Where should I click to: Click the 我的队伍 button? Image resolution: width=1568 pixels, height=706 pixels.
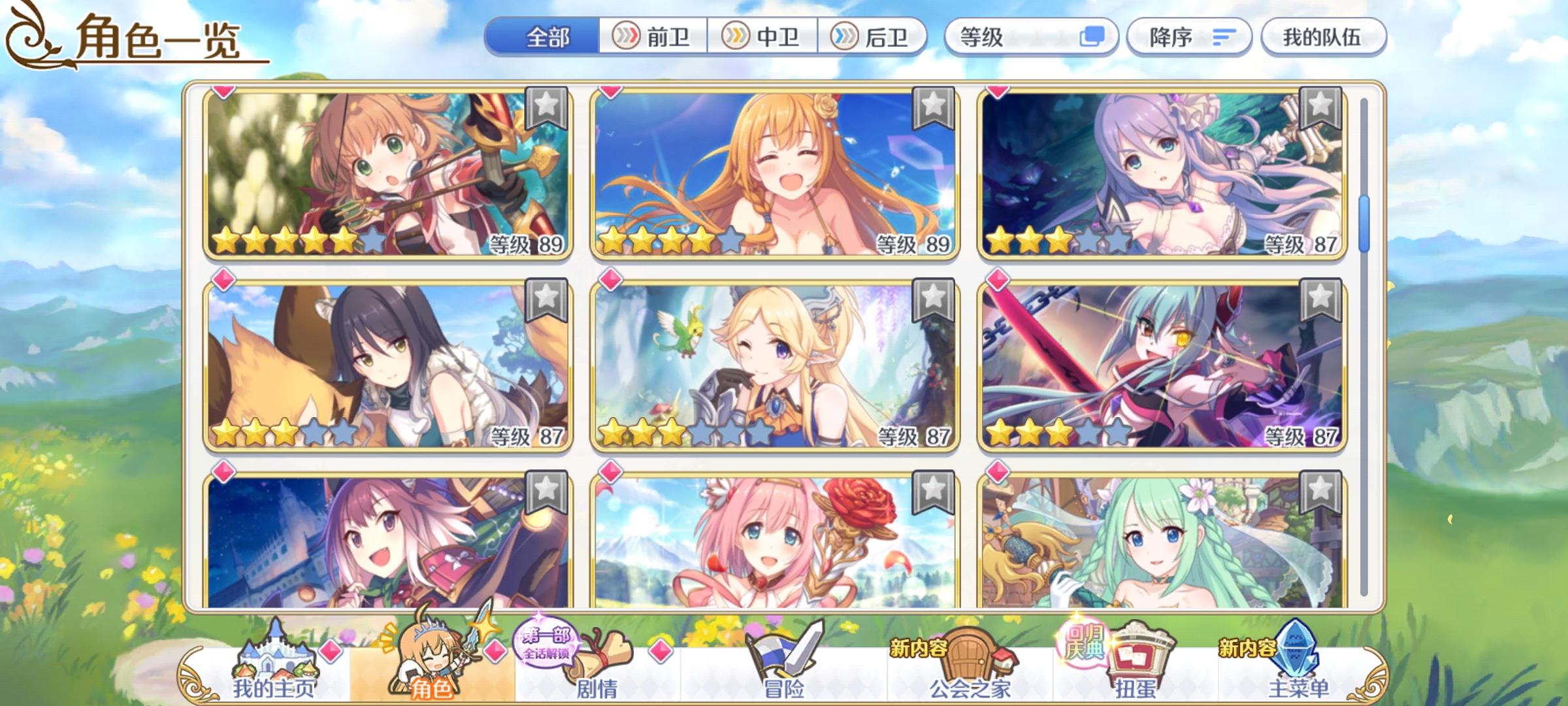[x=1323, y=37]
